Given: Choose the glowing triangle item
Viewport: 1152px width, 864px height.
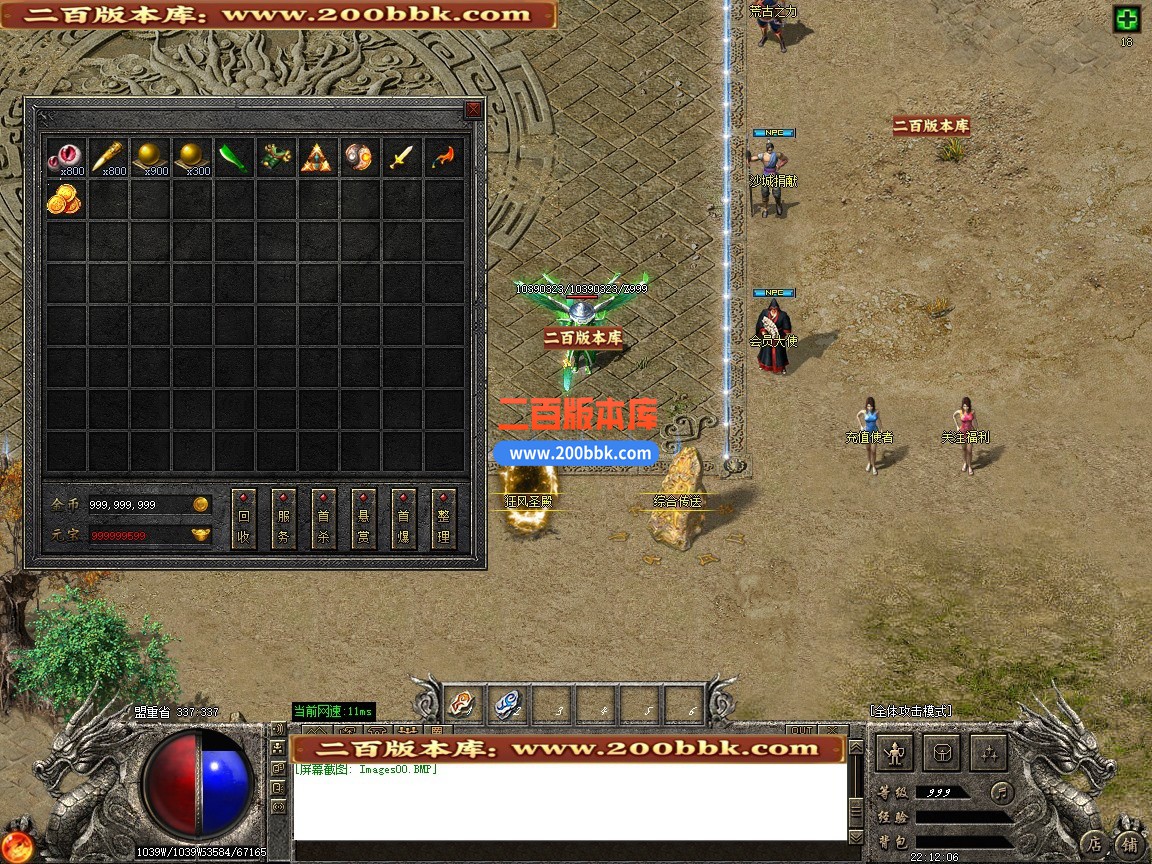Looking at the screenshot, I should tap(317, 157).
